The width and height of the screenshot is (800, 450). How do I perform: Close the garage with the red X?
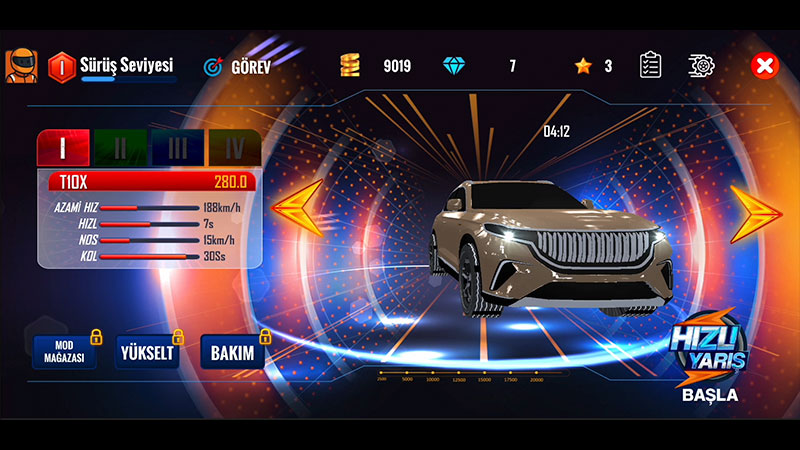click(x=764, y=66)
